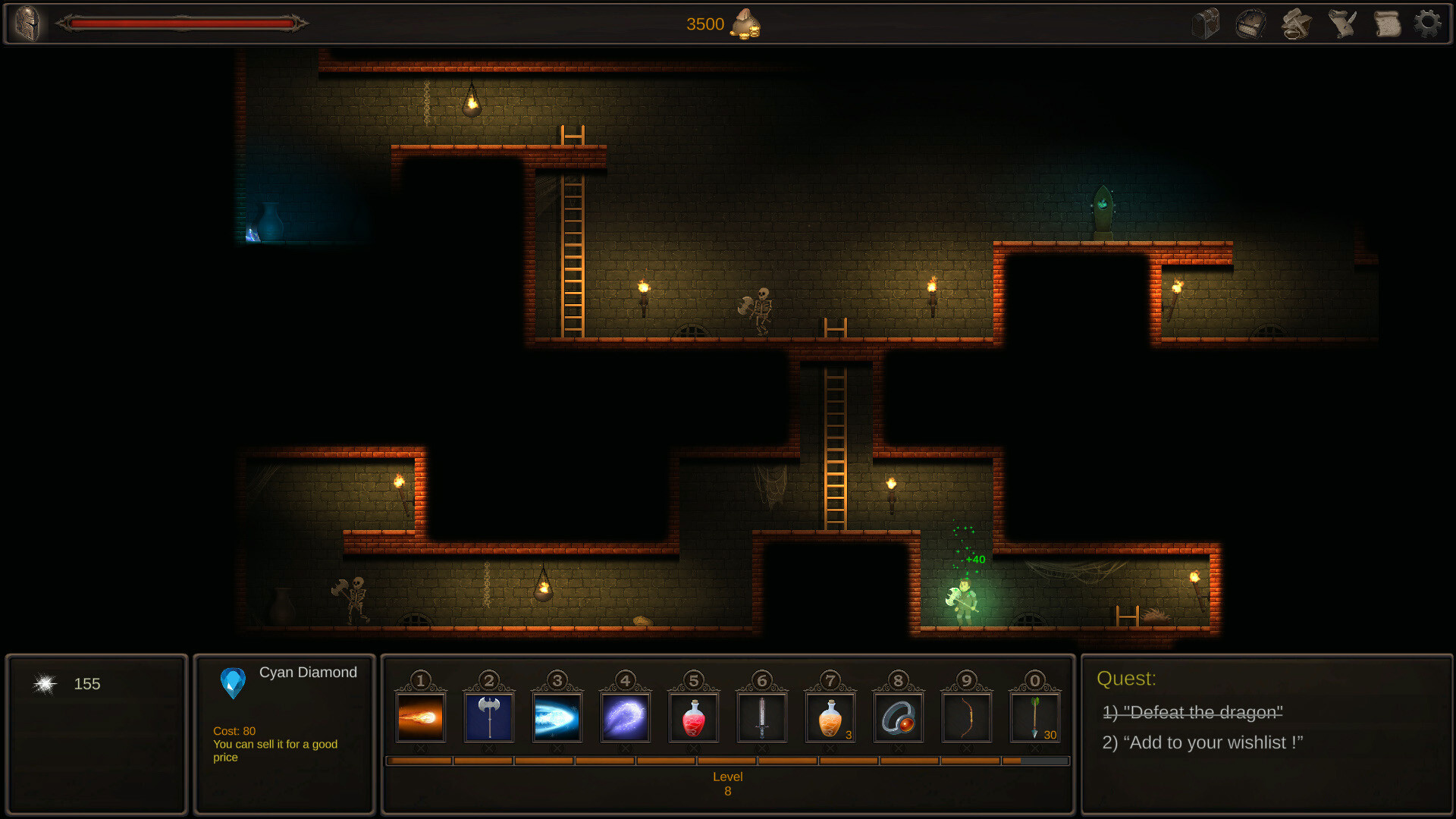Open the quest scroll icon

[x=1387, y=24]
